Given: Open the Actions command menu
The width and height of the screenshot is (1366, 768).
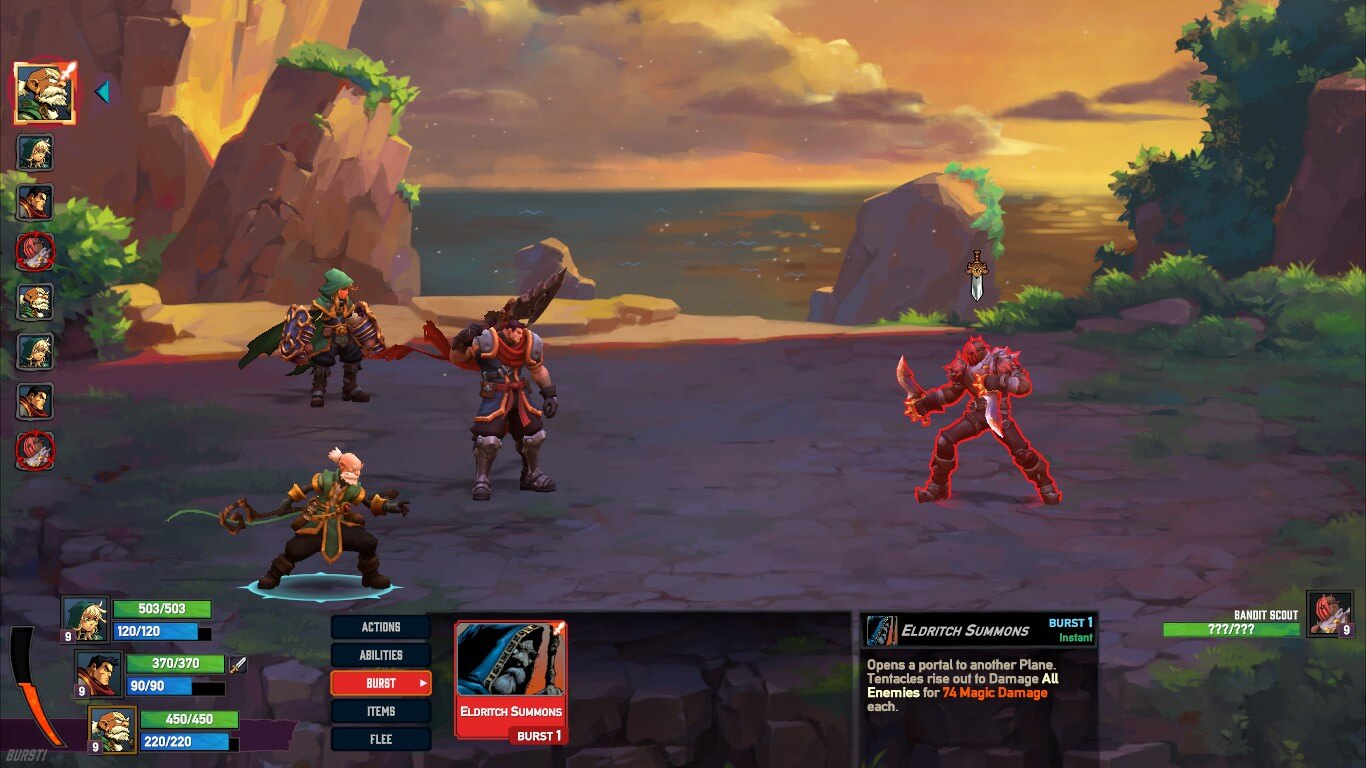Looking at the screenshot, I should click(x=381, y=627).
